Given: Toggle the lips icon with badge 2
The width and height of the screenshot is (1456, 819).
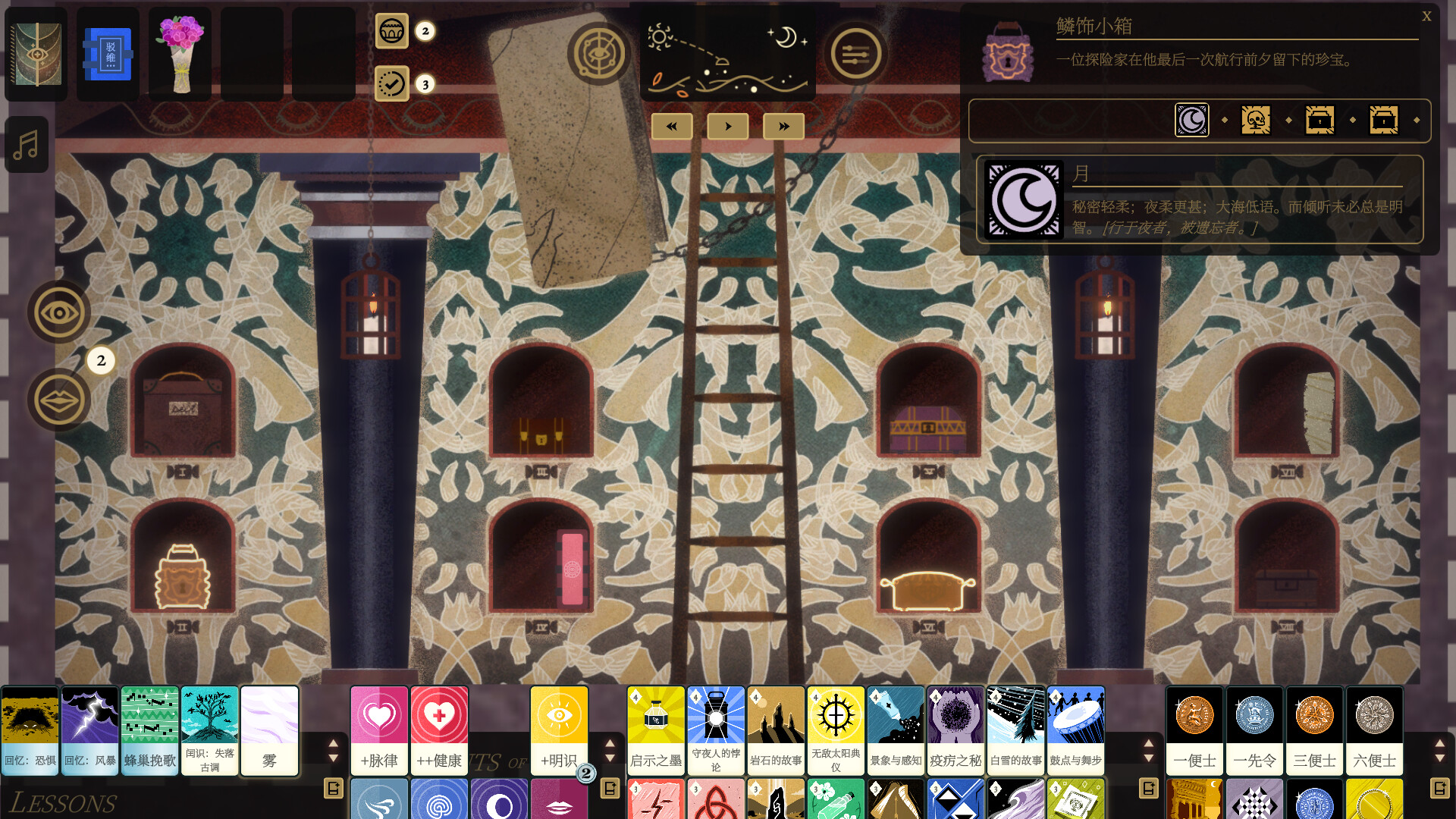Looking at the screenshot, I should point(59,399).
